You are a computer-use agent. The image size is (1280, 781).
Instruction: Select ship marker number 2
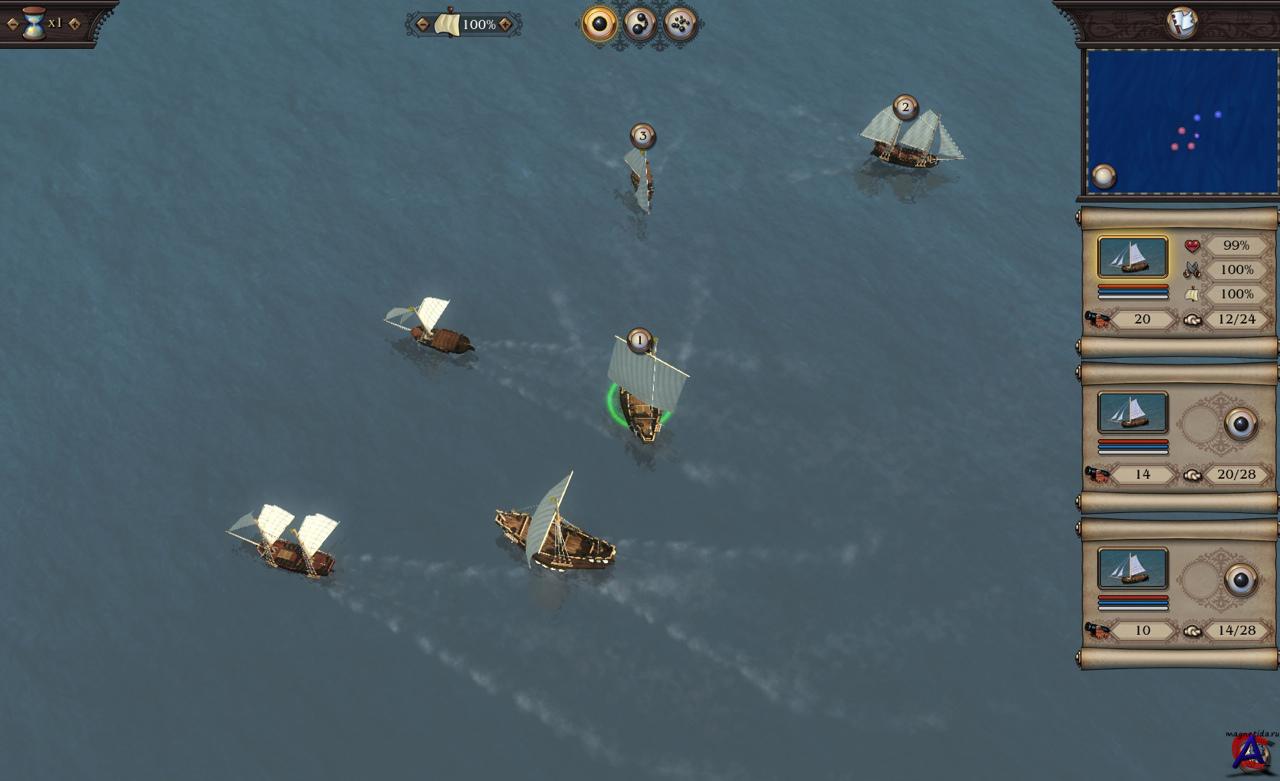click(906, 107)
